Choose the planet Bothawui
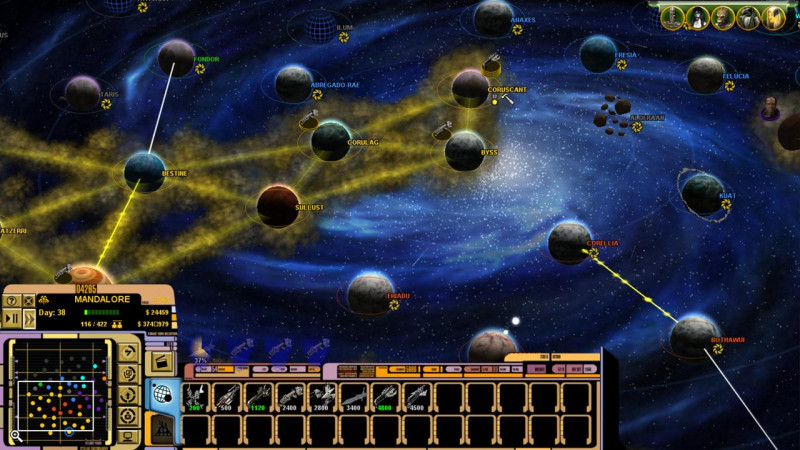Image resolution: width=800 pixels, height=450 pixels. point(693,336)
